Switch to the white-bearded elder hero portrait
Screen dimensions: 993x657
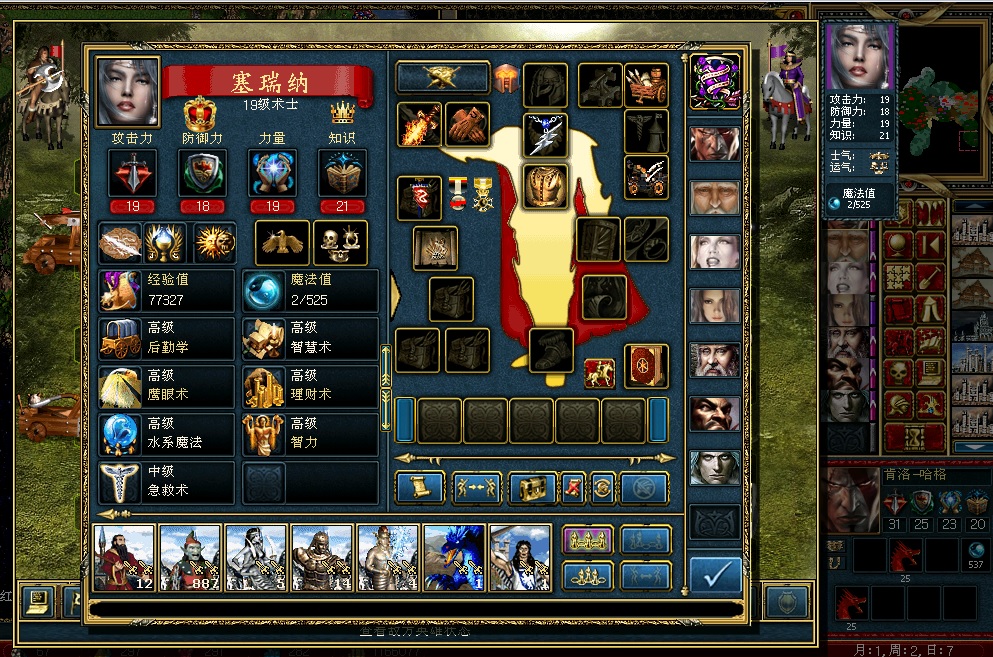pyautogui.click(x=715, y=197)
